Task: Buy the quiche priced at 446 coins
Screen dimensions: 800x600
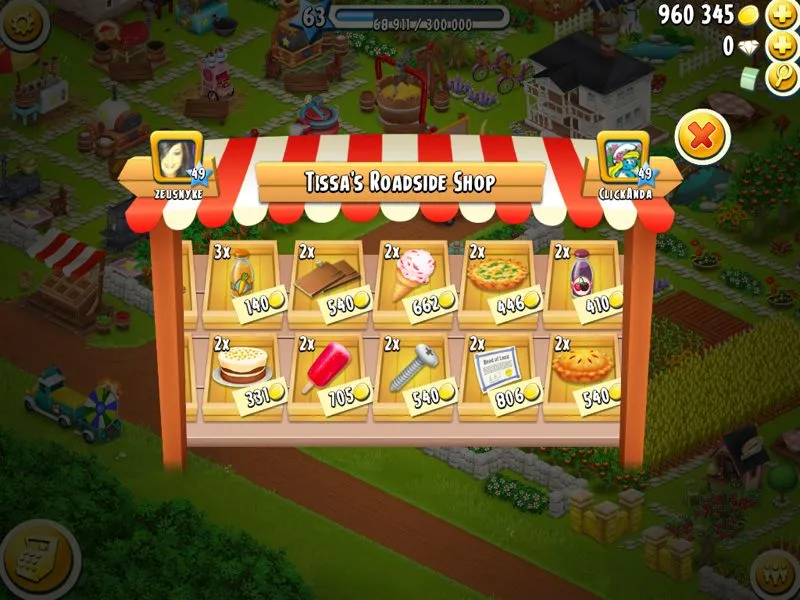Action: click(500, 282)
